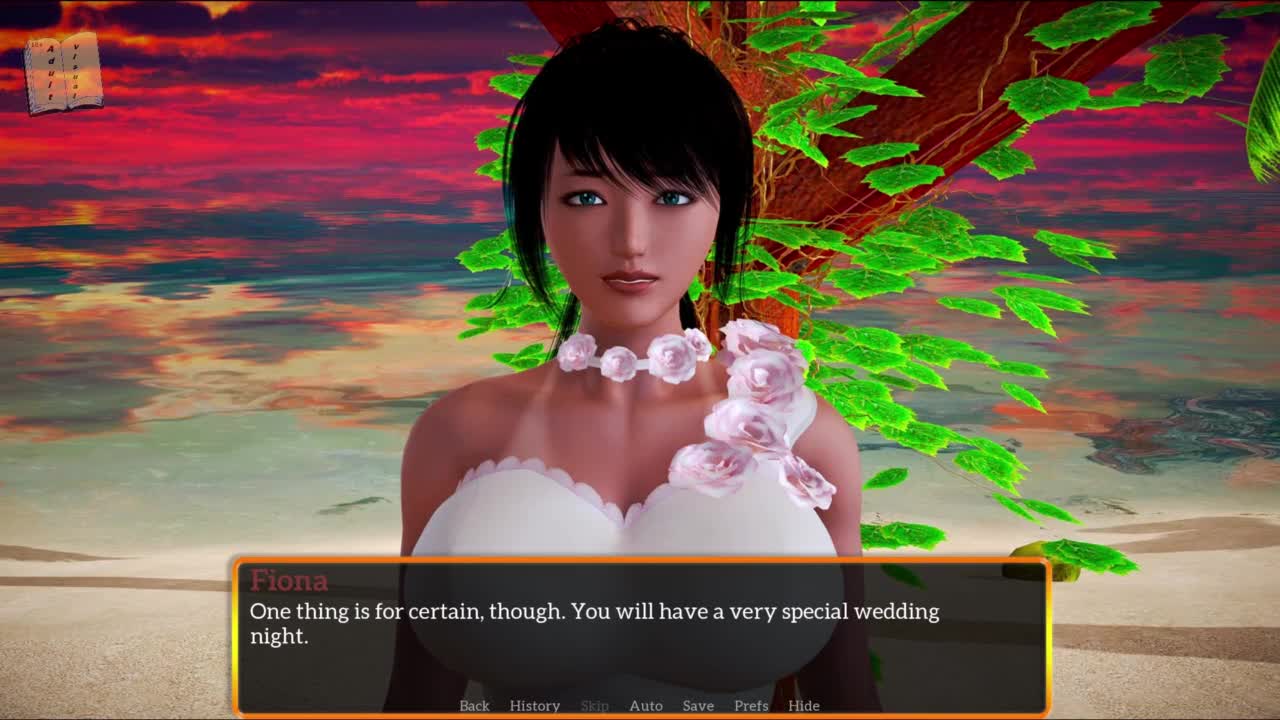Hide the dialogue box interface

[803, 705]
